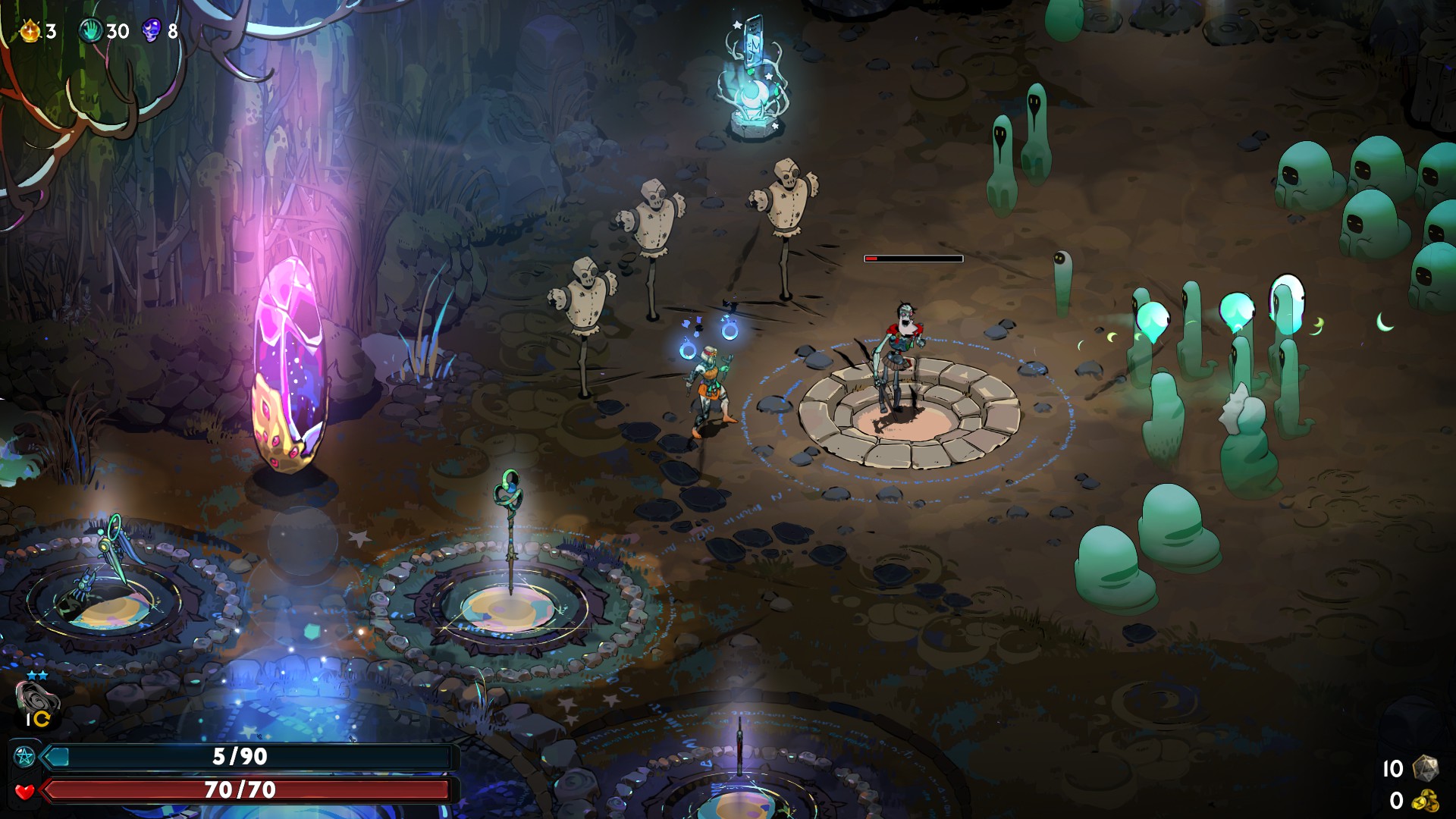Click the gold coins icon
This screenshot has width=1456, height=819.
click(x=1426, y=801)
